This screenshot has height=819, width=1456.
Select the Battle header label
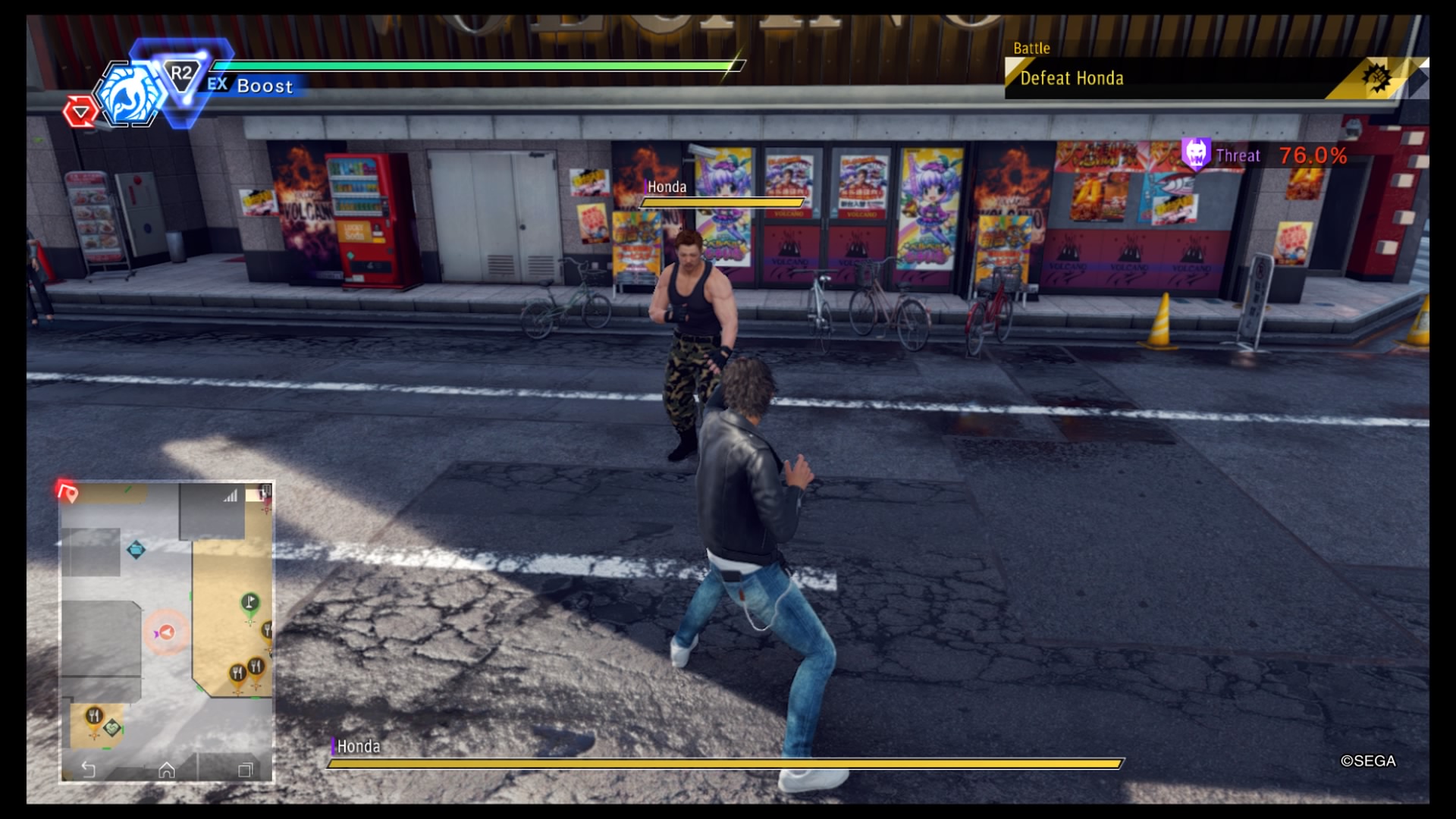coord(1033,48)
